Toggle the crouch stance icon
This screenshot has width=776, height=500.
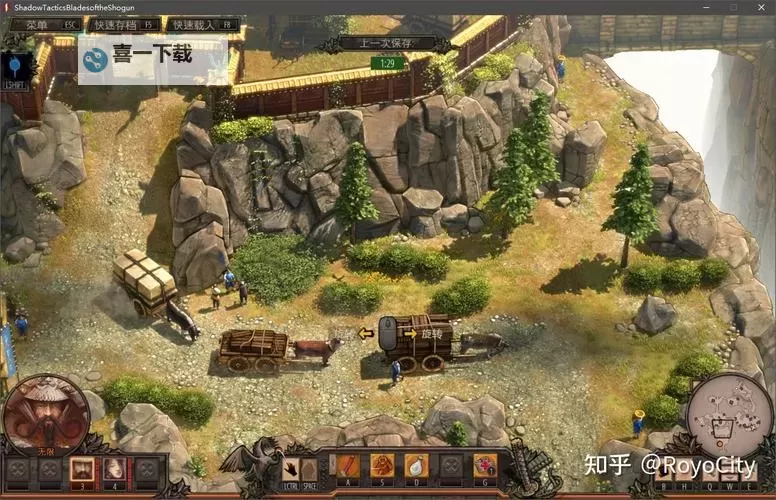pyautogui.click(x=310, y=467)
